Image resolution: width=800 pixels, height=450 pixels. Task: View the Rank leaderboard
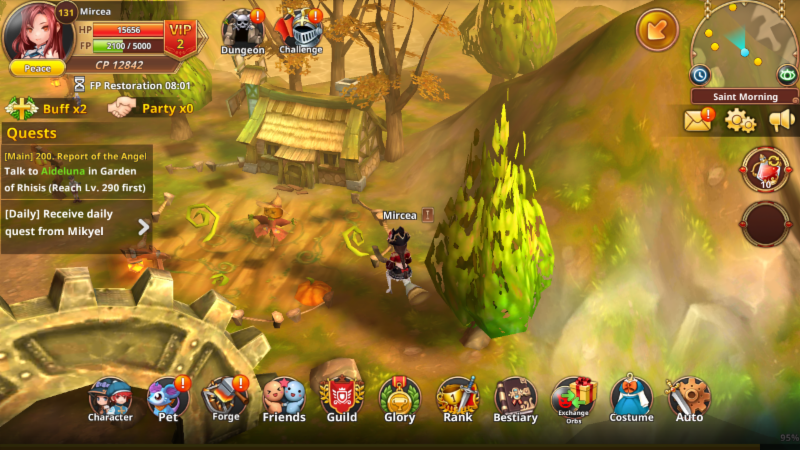tap(457, 399)
